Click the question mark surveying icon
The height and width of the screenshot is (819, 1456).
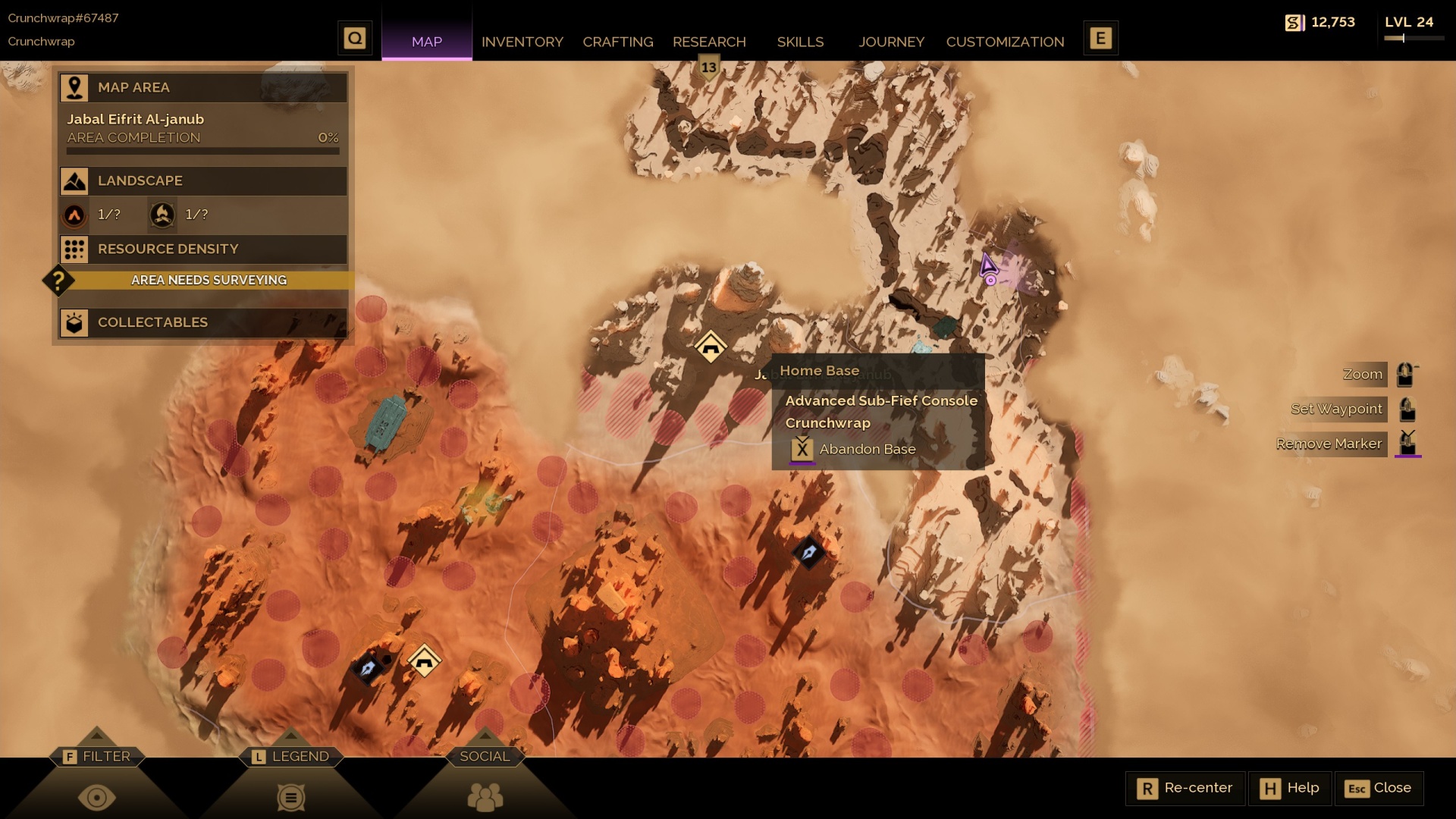58,280
